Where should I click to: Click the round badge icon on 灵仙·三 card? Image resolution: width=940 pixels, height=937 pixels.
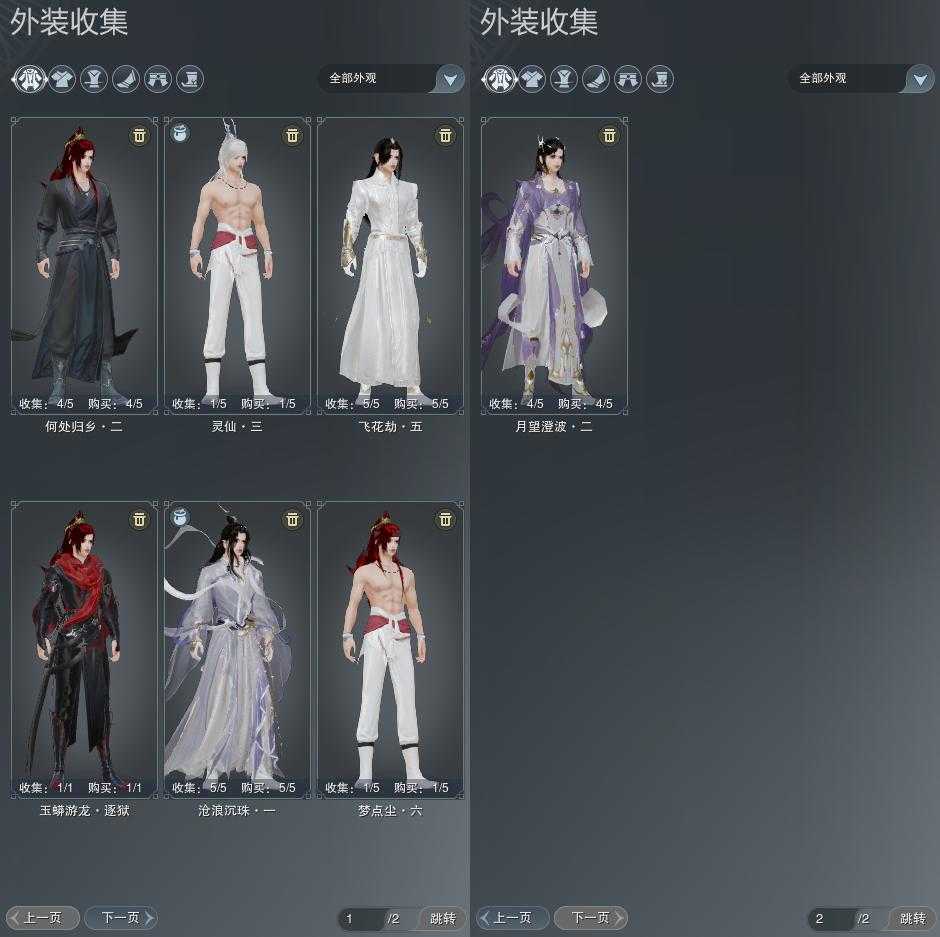click(x=181, y=132)
